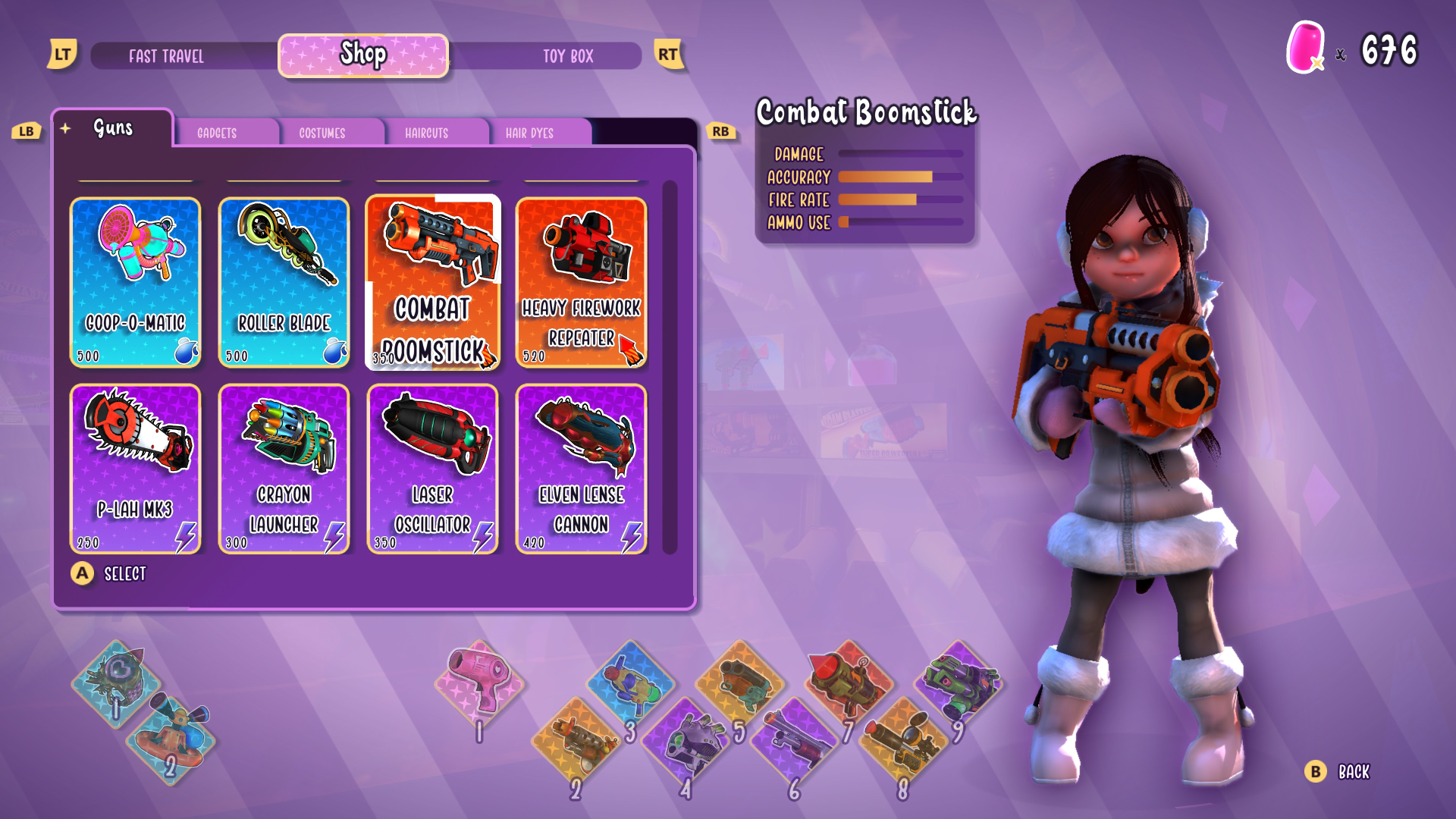Pick the Crayon Launcher card
This screenshot has width=1456, height=819.
[x=284, y=469]
